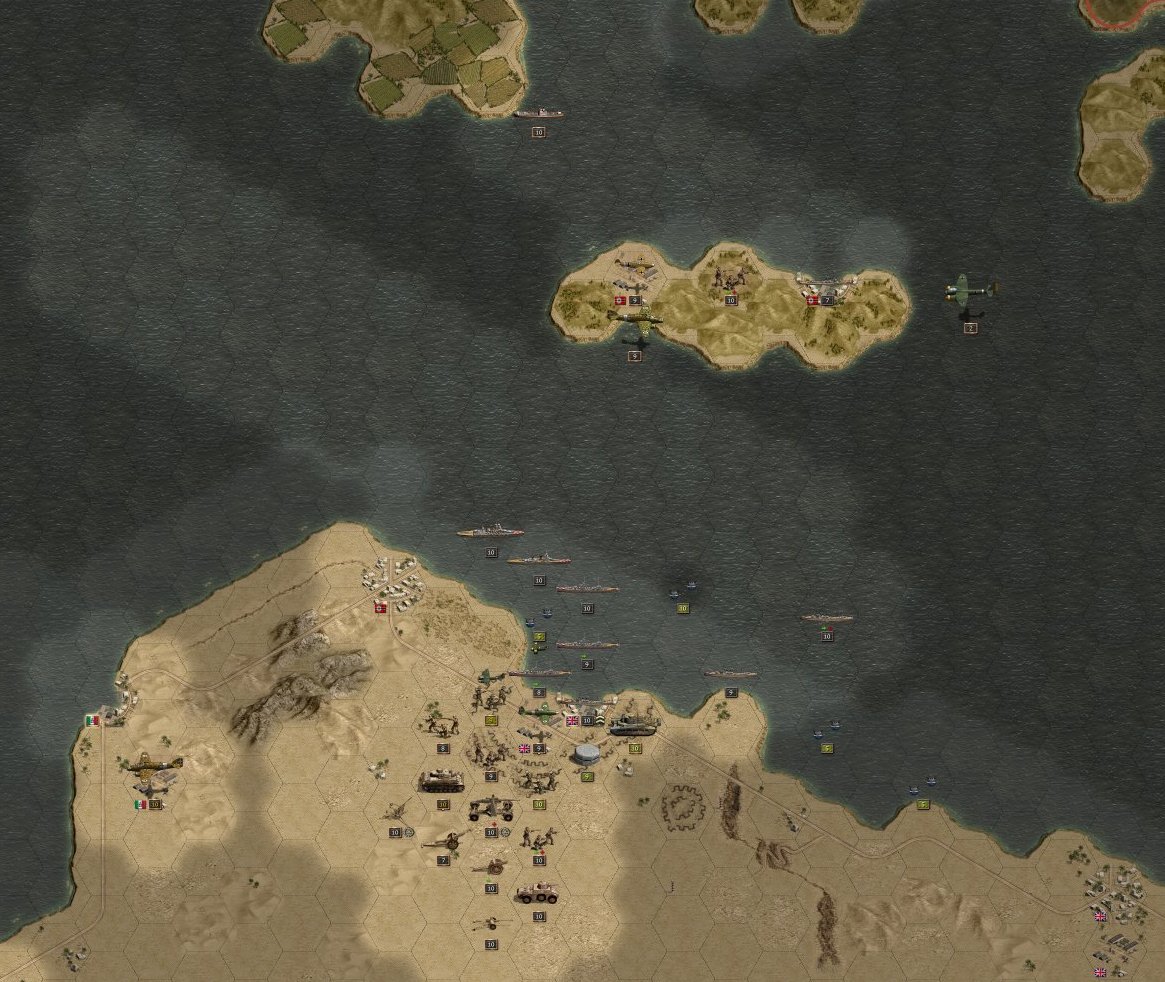Pick the wheeled armored car unit
This screenshot has width=1165, height=982.
tap(538, 893)
